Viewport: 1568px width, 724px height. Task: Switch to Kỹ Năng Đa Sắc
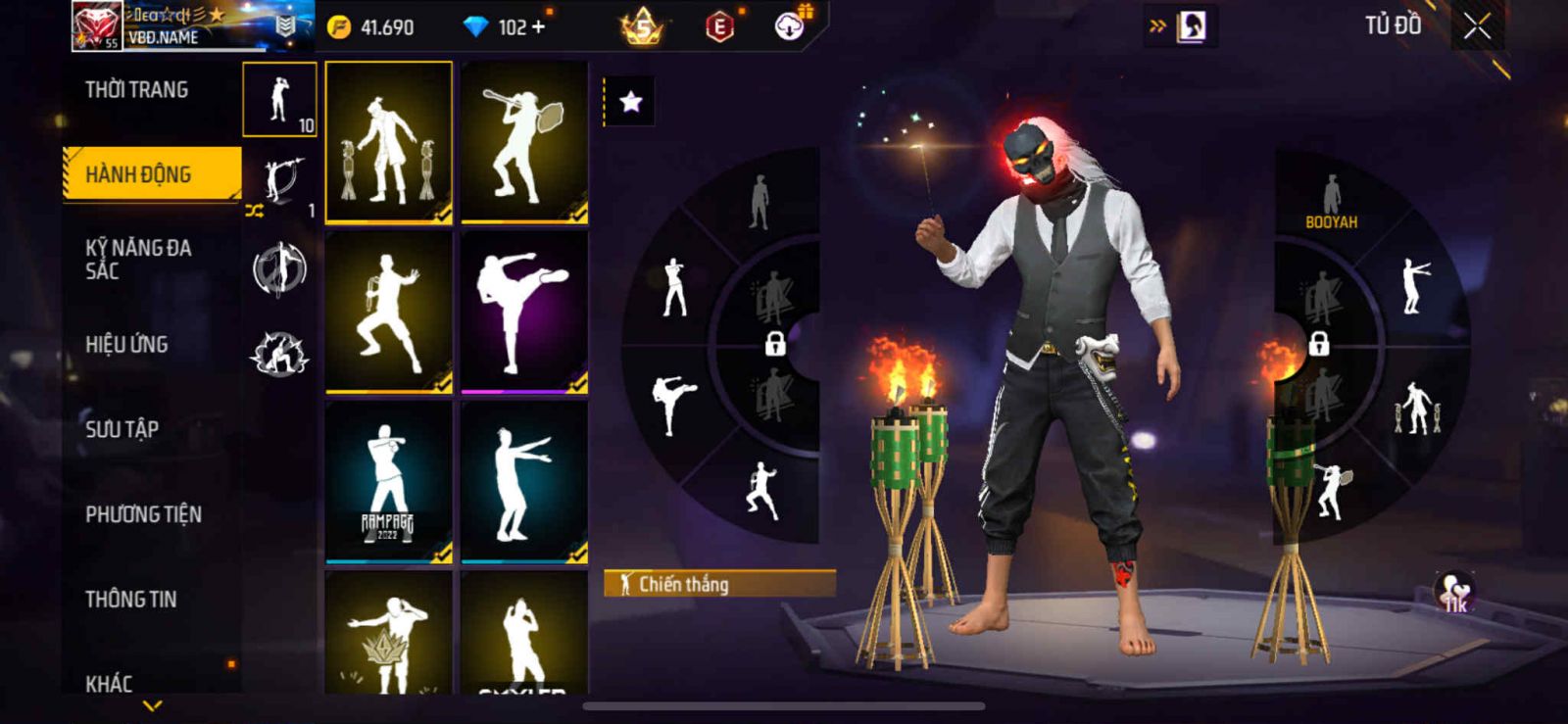138,260
